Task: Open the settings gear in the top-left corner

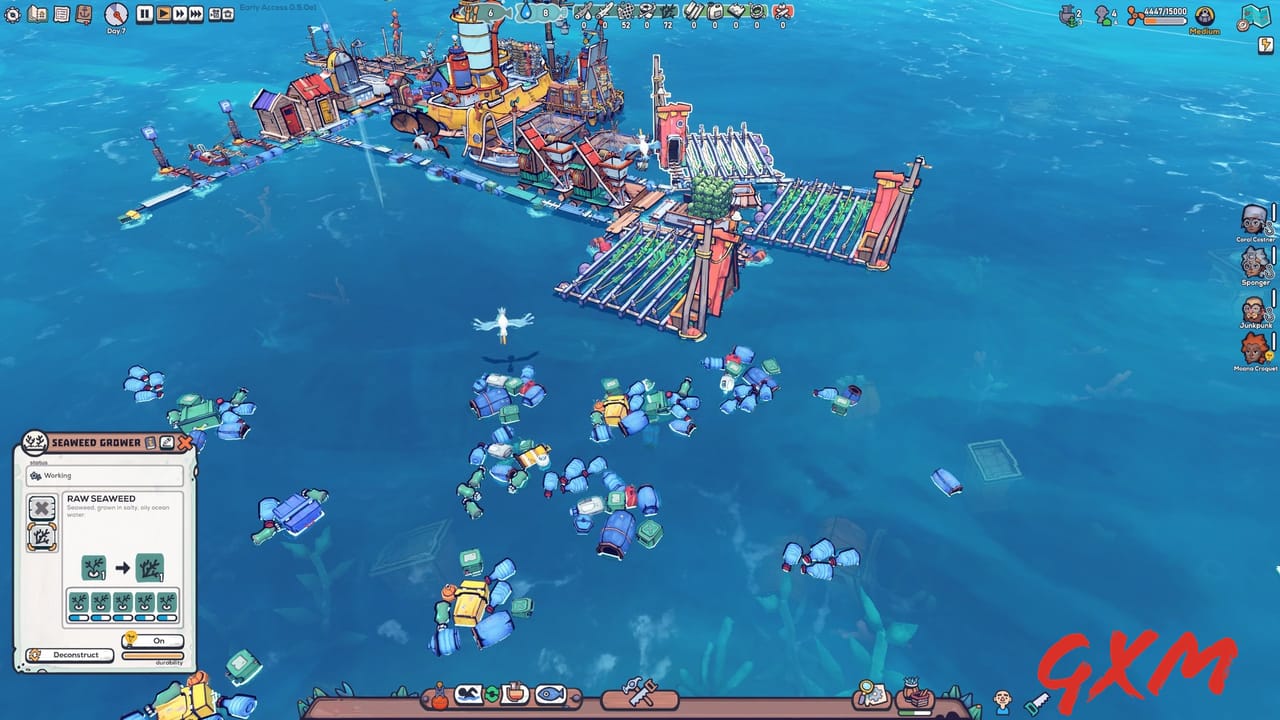Action: pos(12,14)
